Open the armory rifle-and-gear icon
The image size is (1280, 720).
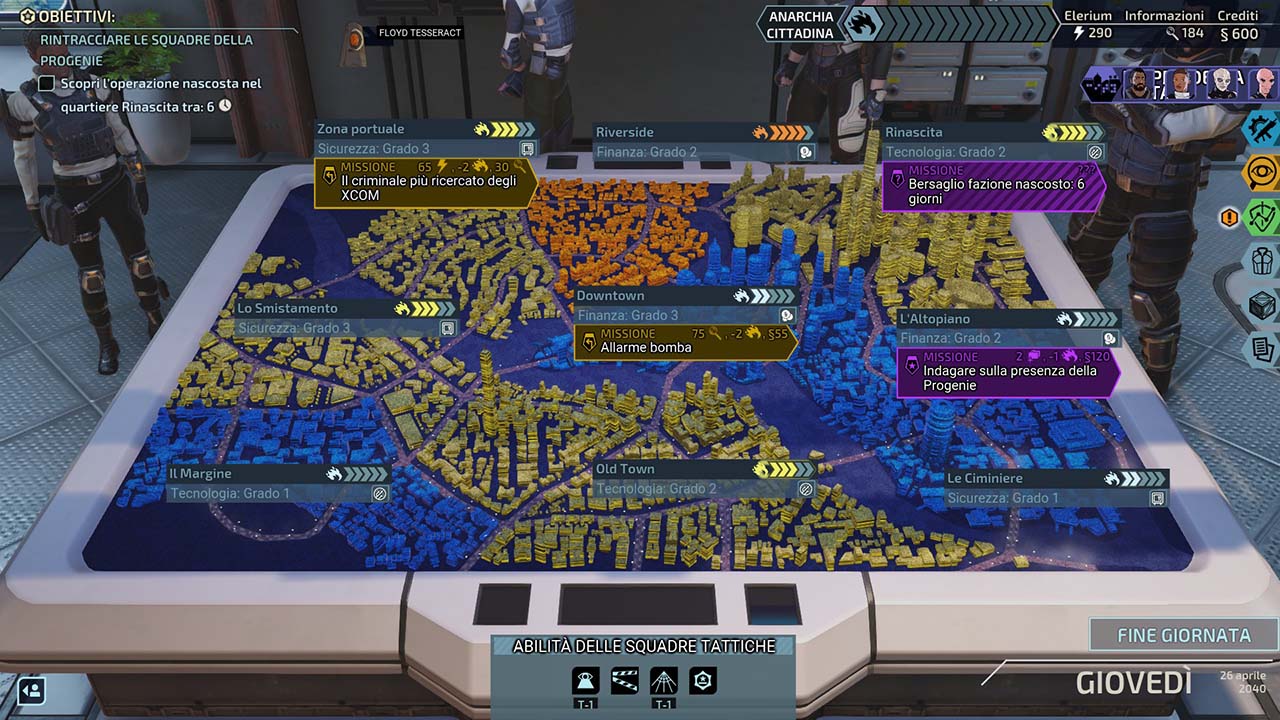coord(1262,129)
